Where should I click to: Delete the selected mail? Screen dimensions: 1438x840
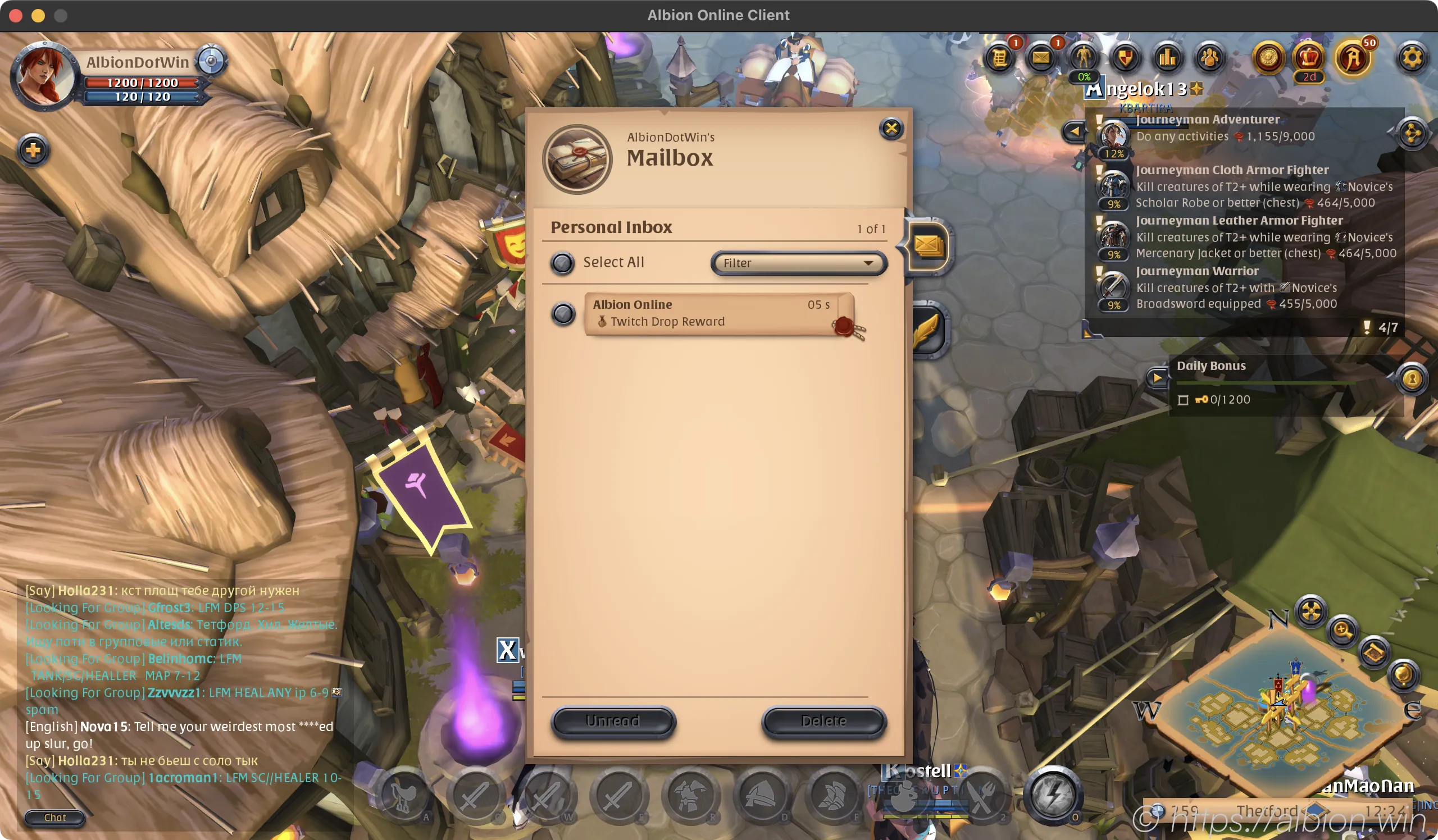point(823,722)
